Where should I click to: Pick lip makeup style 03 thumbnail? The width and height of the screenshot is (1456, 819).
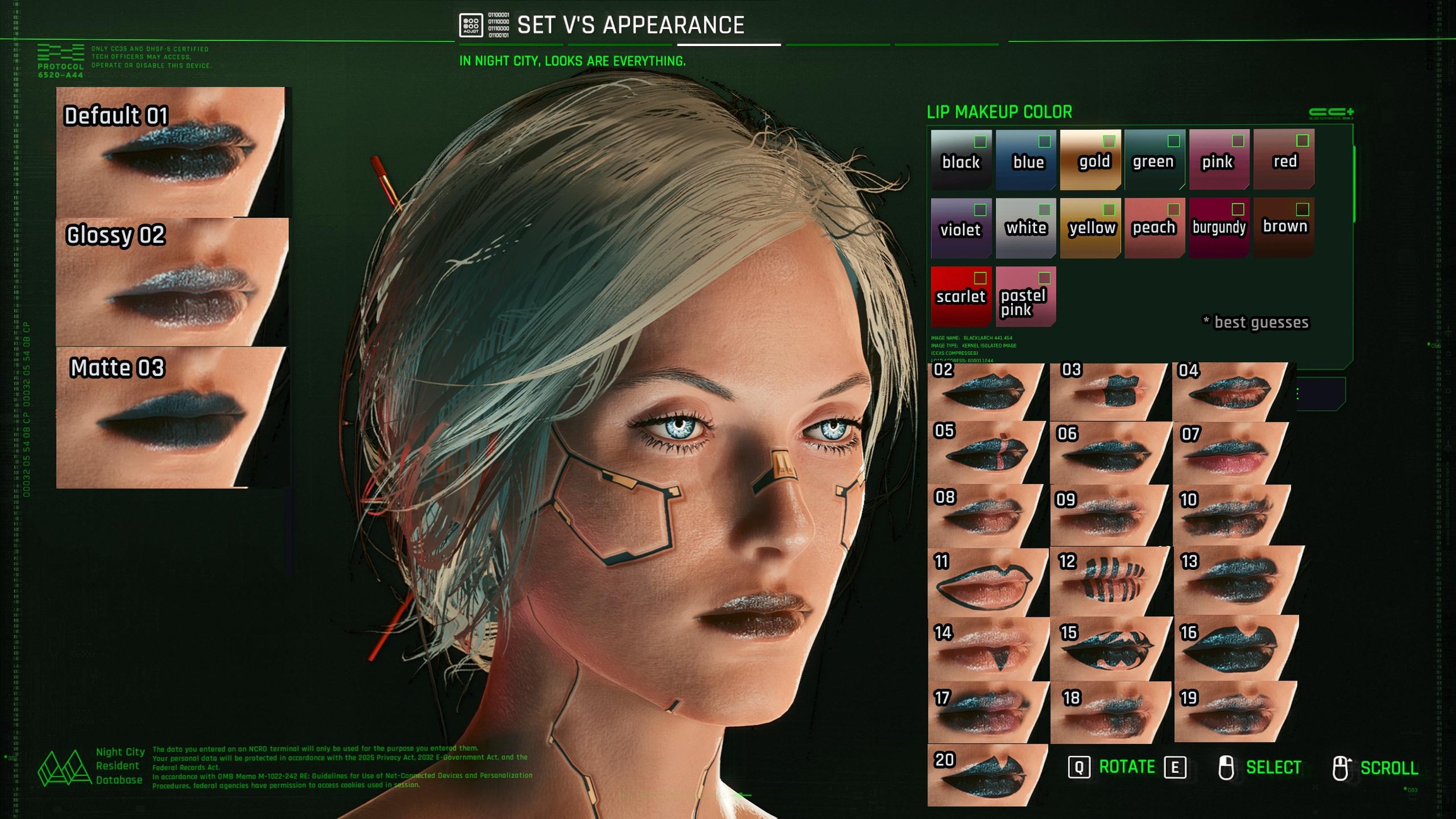[1109, 392]
